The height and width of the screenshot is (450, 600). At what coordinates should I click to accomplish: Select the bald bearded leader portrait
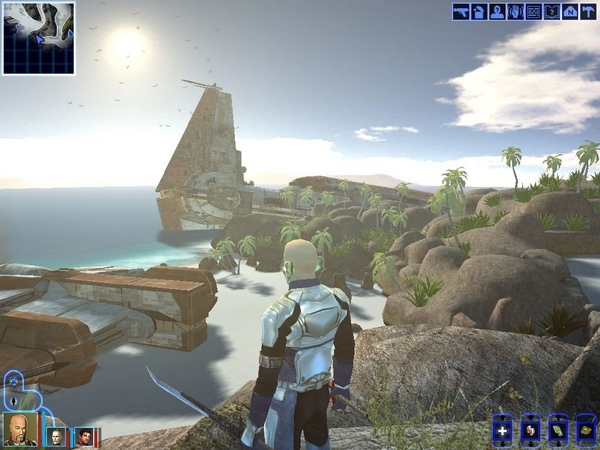coord(19,429)
